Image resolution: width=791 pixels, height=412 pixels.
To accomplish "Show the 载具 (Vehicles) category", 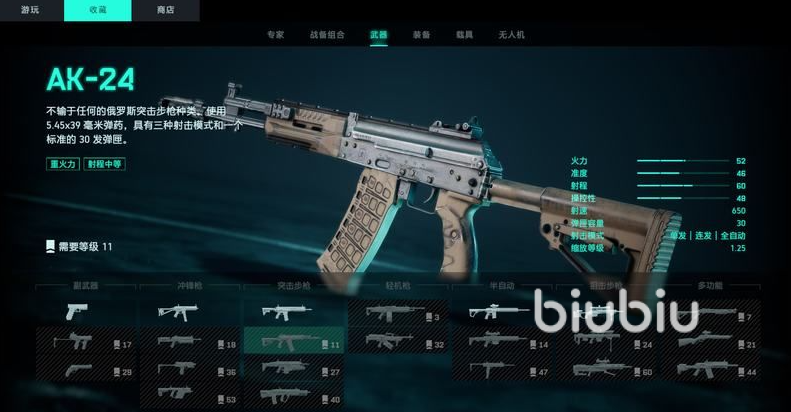I will click(465, 34).
